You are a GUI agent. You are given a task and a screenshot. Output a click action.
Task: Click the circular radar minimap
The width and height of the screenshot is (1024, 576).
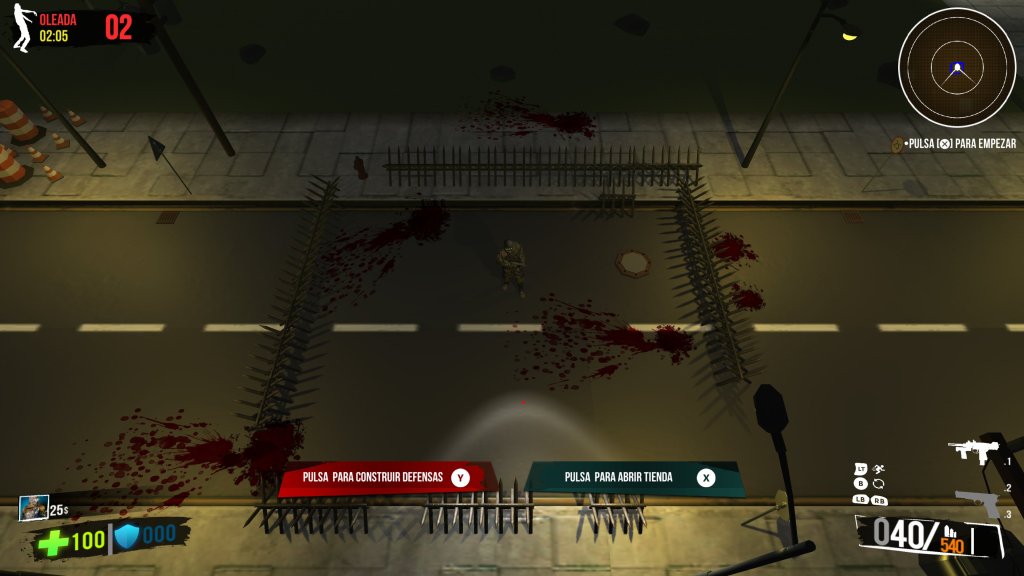pyautogui.click(x=957, y=68)
